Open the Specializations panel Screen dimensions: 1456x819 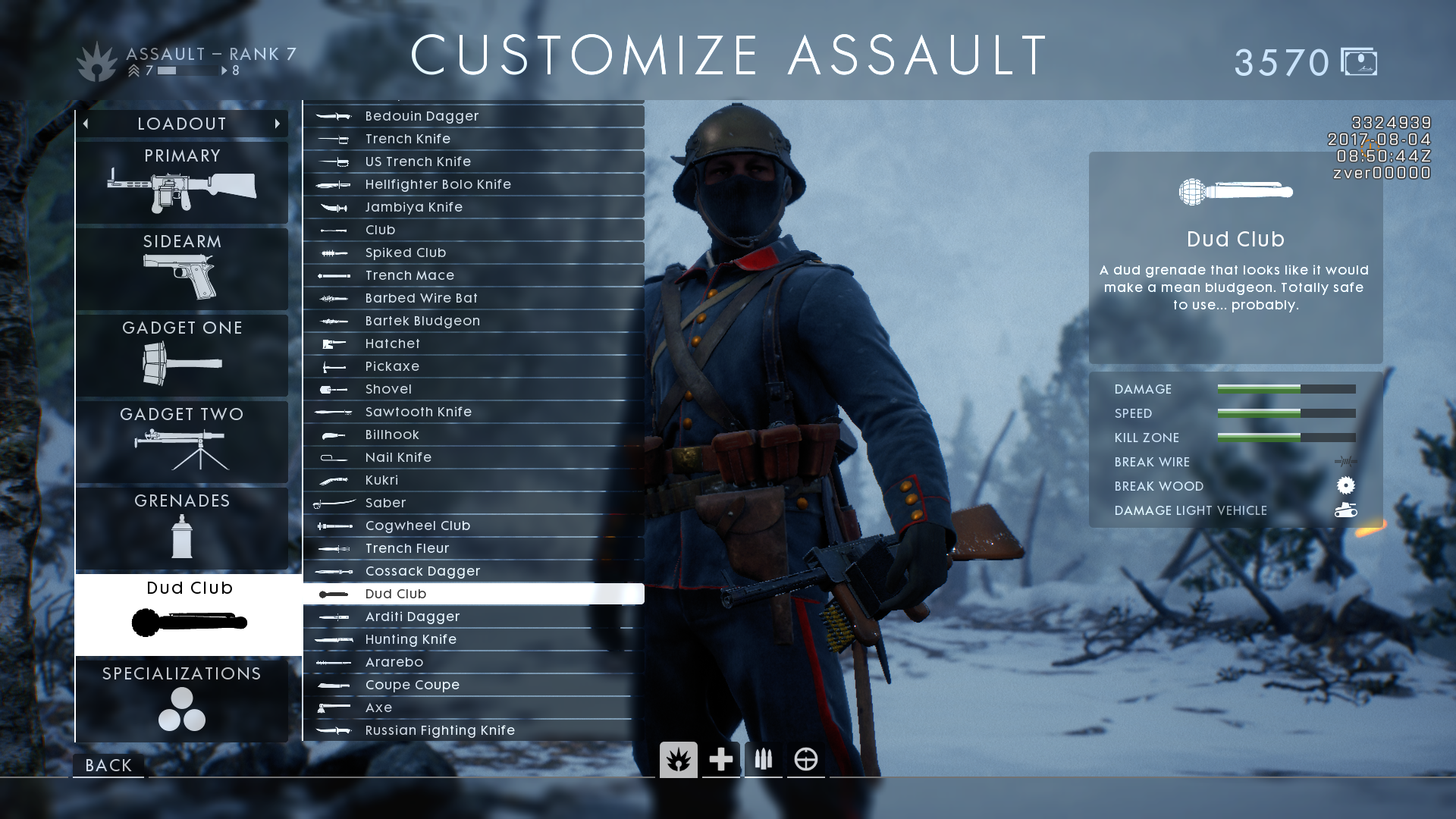tap(182, 700)
